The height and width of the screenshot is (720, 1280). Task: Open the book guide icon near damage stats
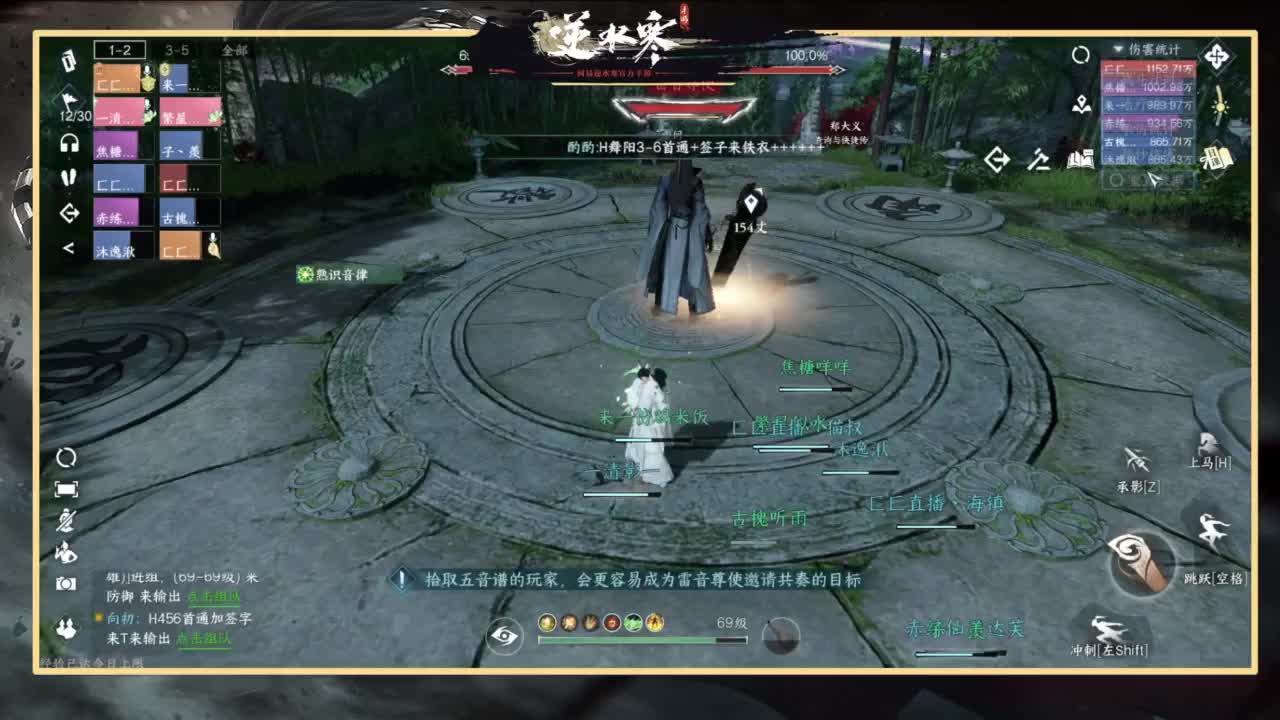click(x=1217, y=159)
